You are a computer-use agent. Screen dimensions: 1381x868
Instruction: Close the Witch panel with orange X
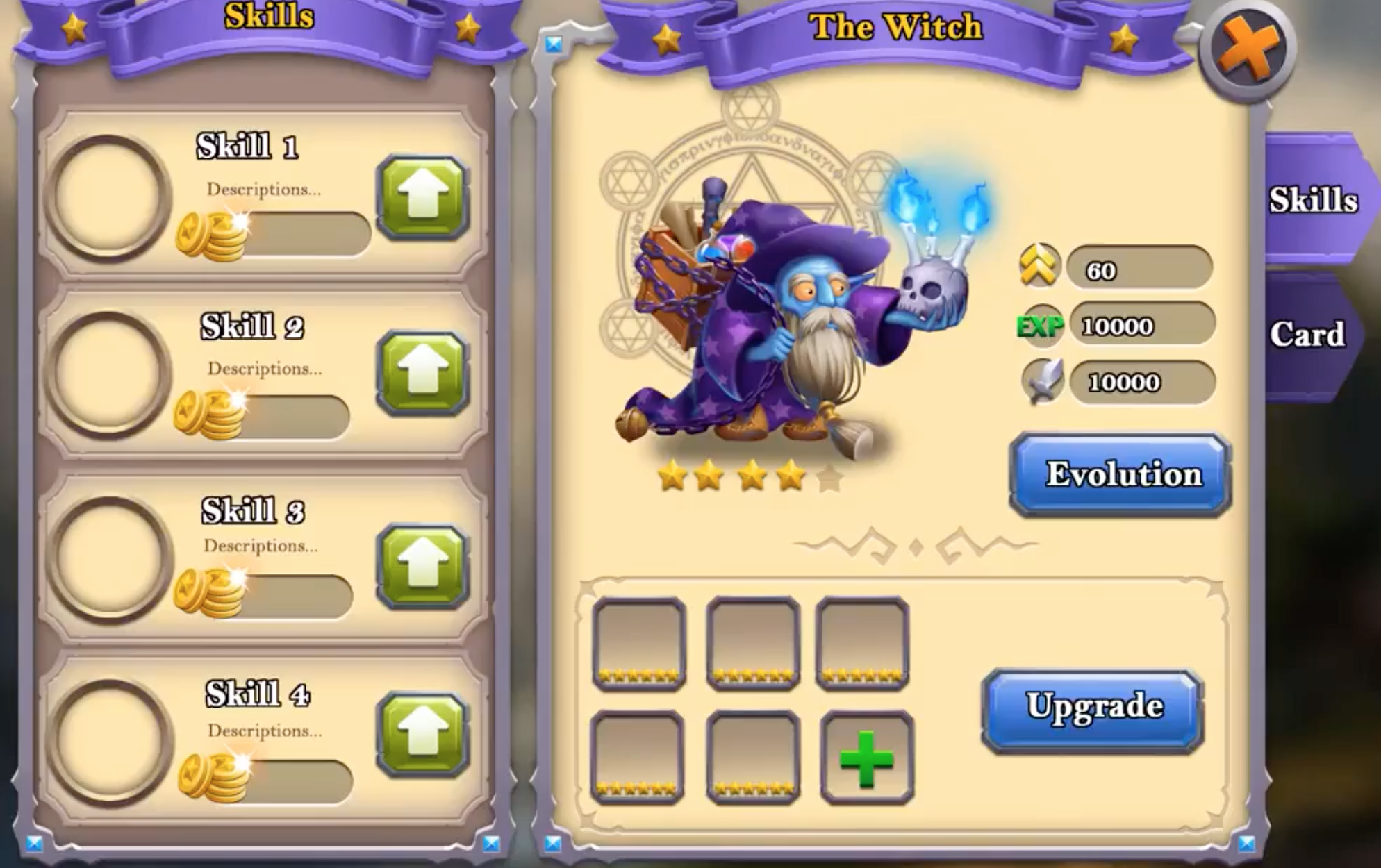coord(1248,50)
